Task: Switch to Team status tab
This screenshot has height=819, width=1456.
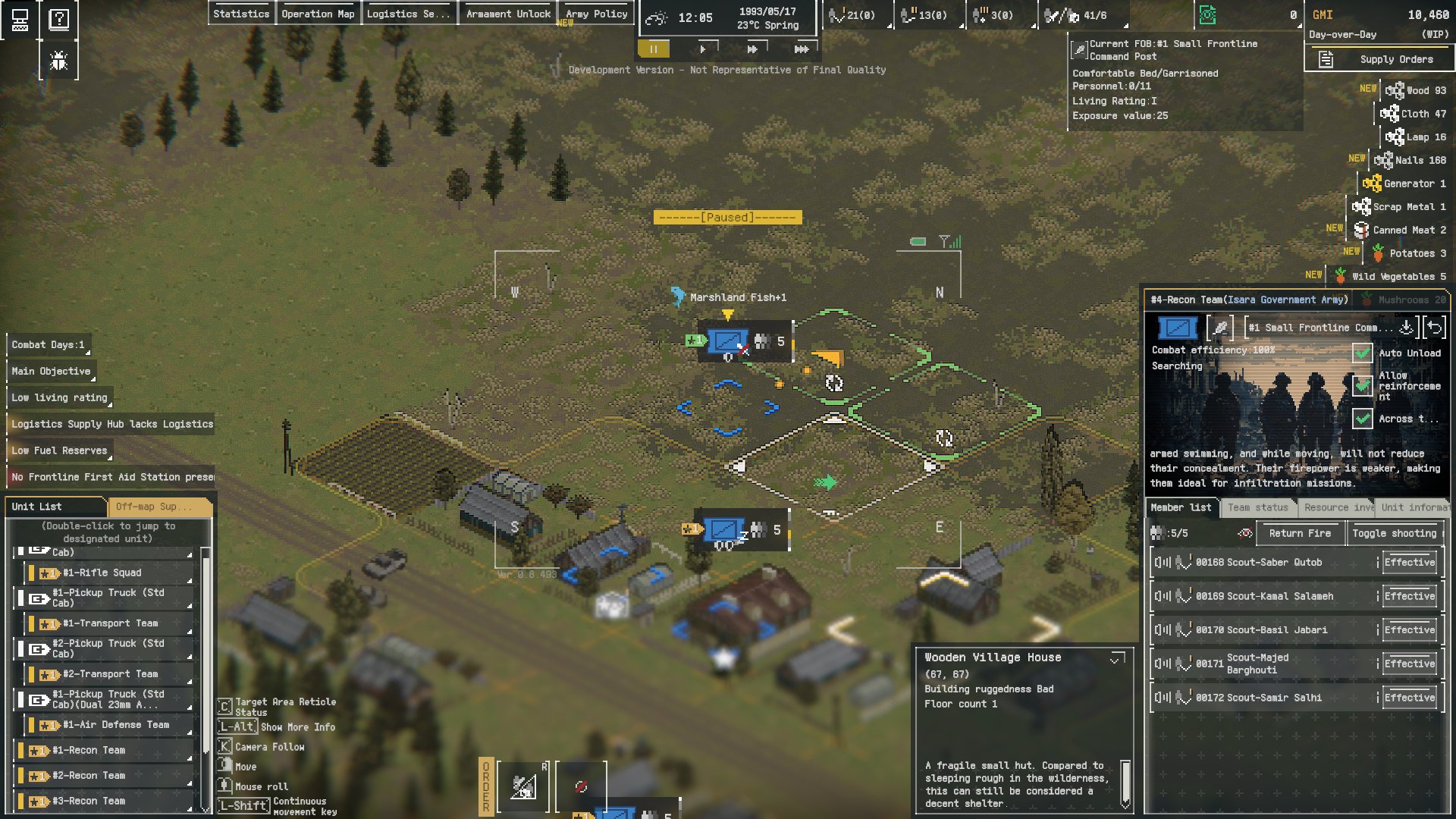Action: click(x=1257, y=507)
